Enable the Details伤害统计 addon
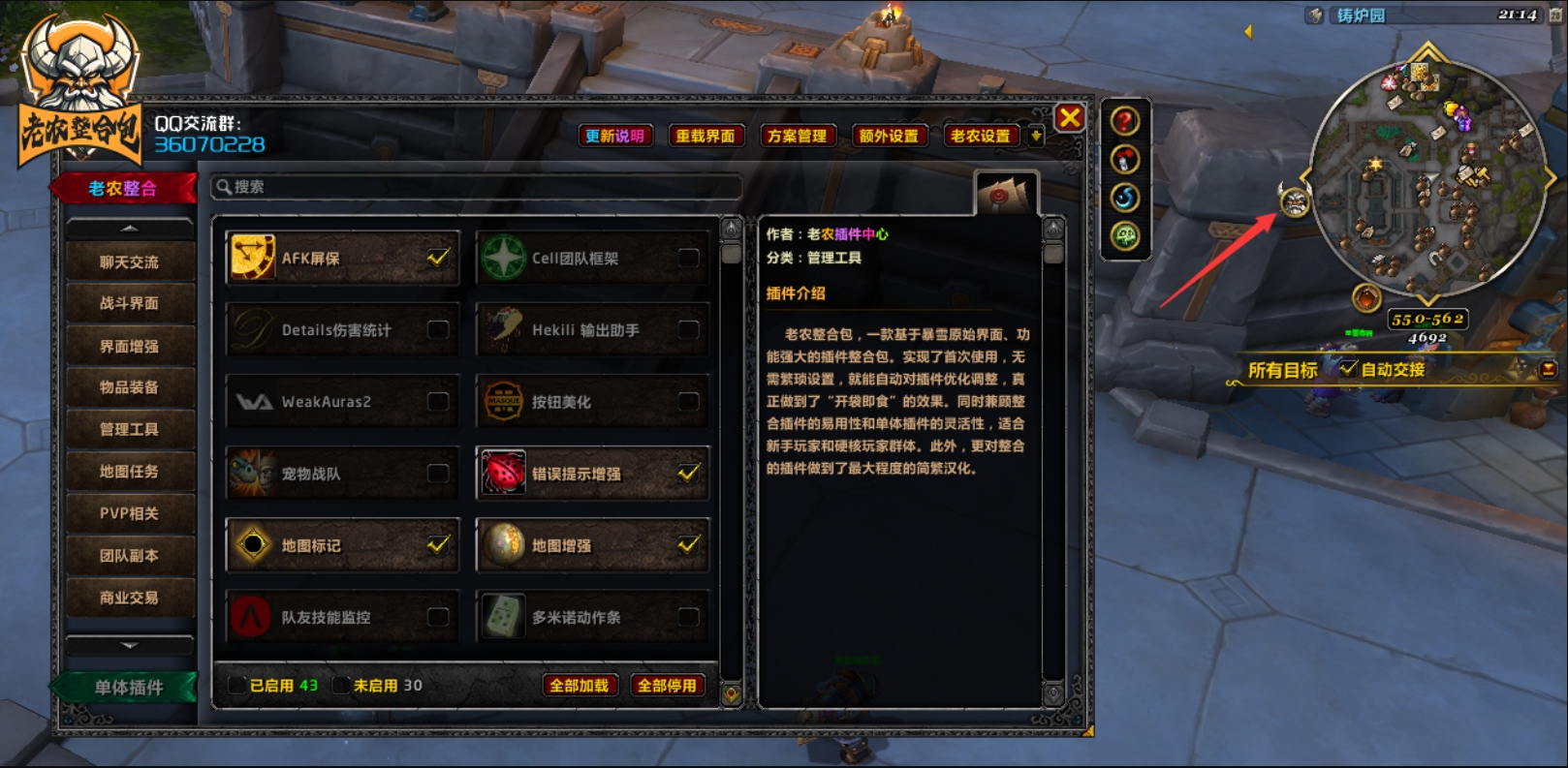Image resolution: width=1568 pixels, height=768 pixels. coord(438,330)
